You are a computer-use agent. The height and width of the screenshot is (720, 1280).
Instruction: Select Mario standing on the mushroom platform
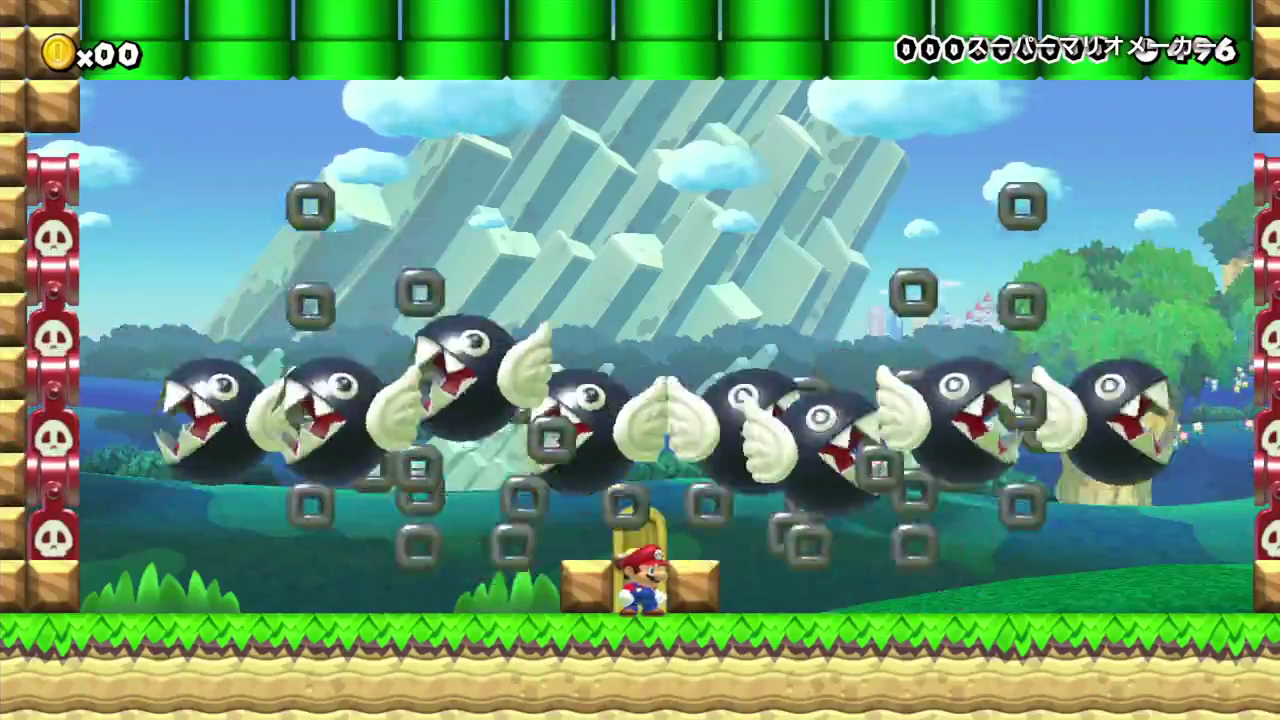[645, 575]
